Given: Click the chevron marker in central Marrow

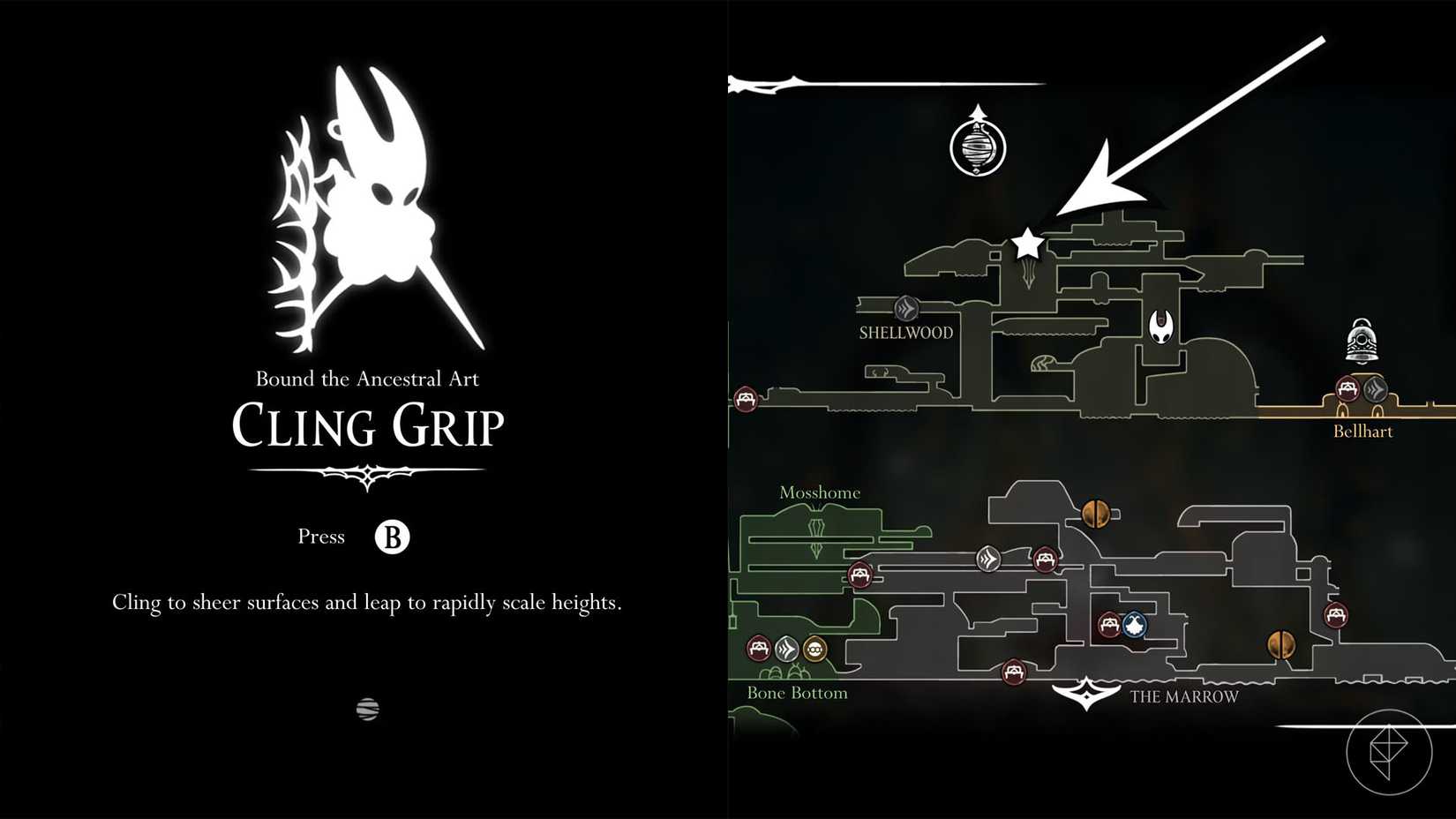Looking at the screenshot, I should click(988, 559).
